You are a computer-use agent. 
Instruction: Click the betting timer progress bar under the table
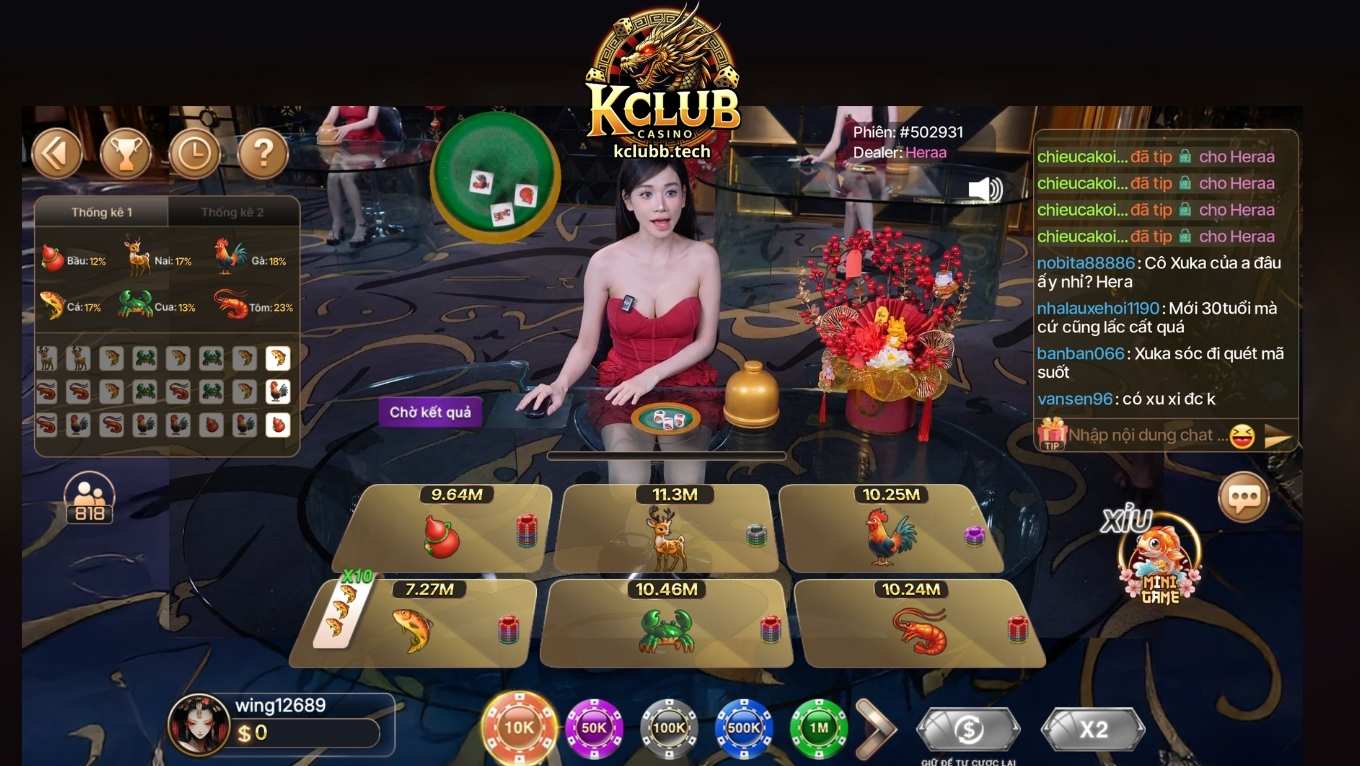click(667, 454)
